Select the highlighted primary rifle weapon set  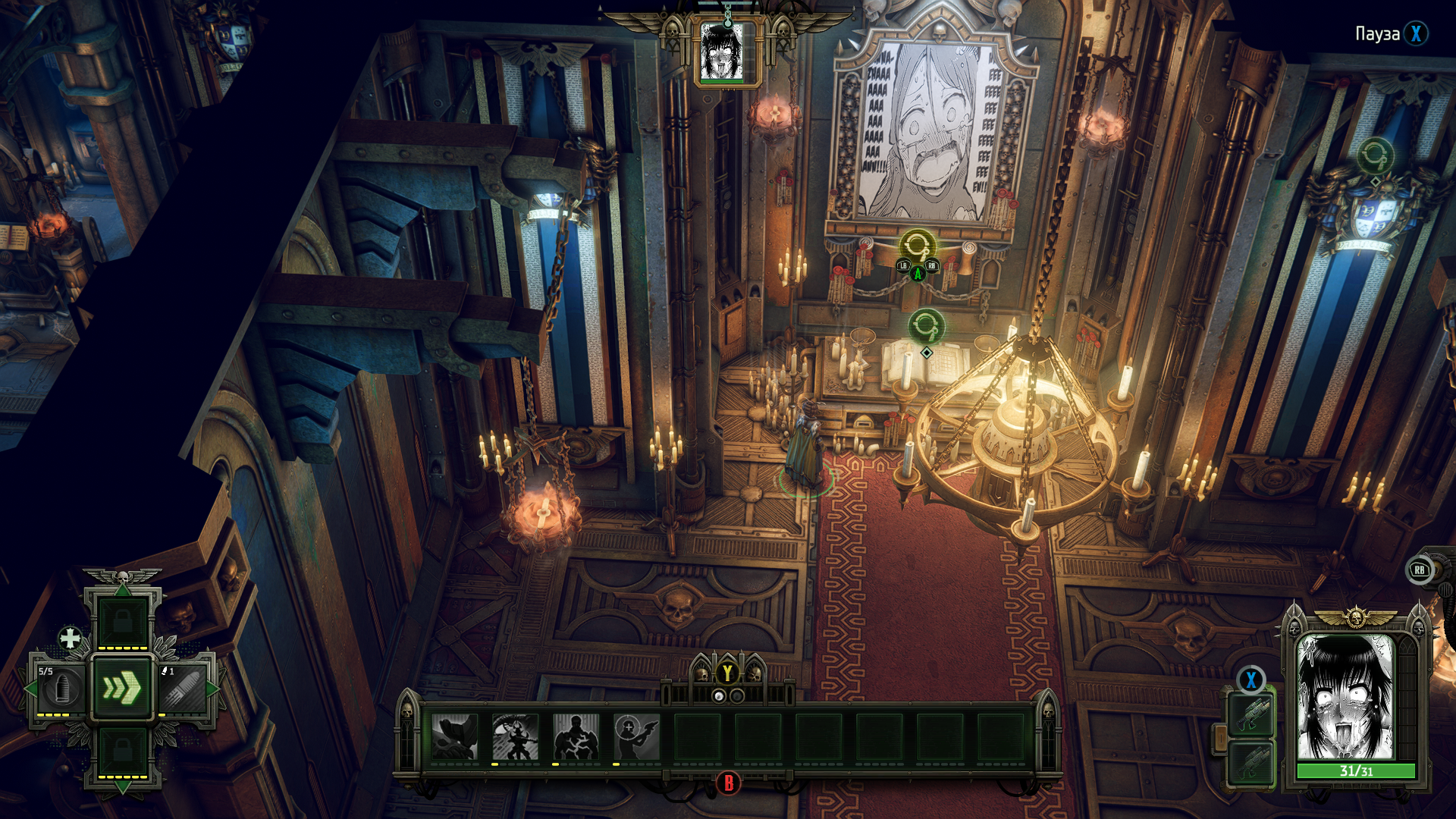1251,715
